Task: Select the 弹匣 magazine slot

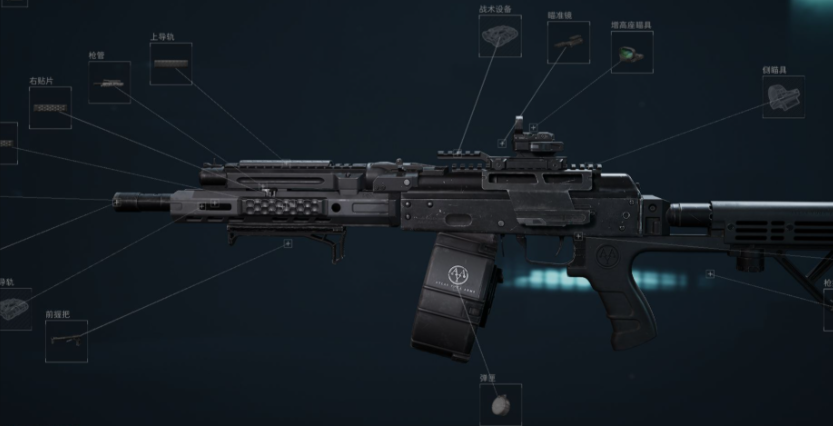Action: point(500,405)
